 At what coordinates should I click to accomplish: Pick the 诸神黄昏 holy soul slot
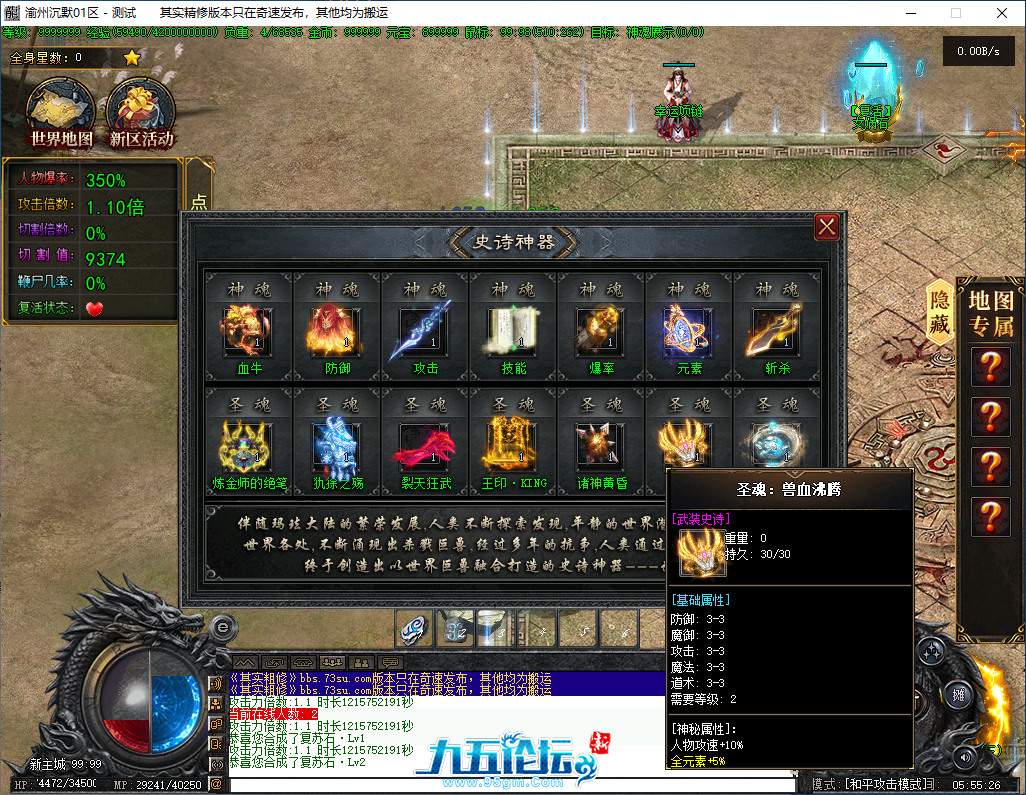pyautogui.click(x=600, y=445)
